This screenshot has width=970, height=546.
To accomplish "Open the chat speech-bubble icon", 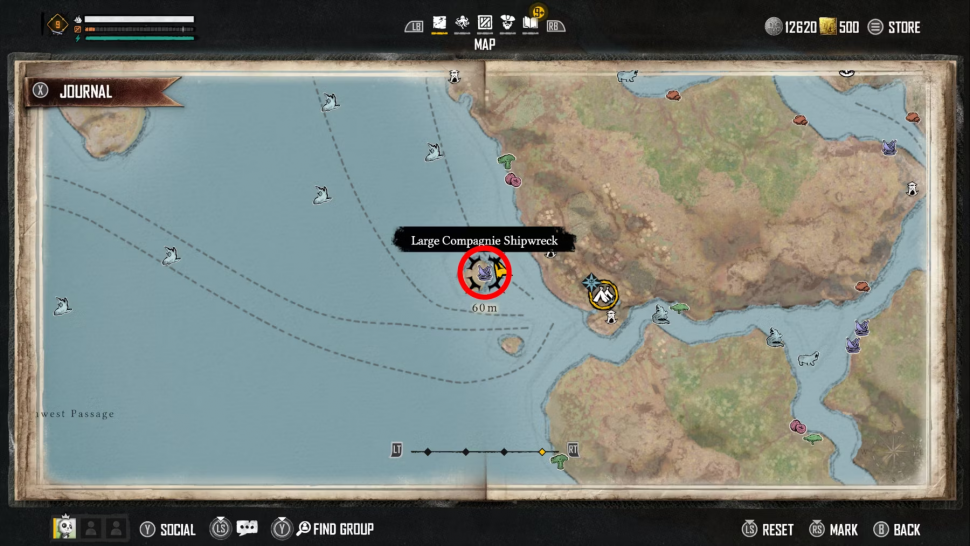I will pos(247,529).
